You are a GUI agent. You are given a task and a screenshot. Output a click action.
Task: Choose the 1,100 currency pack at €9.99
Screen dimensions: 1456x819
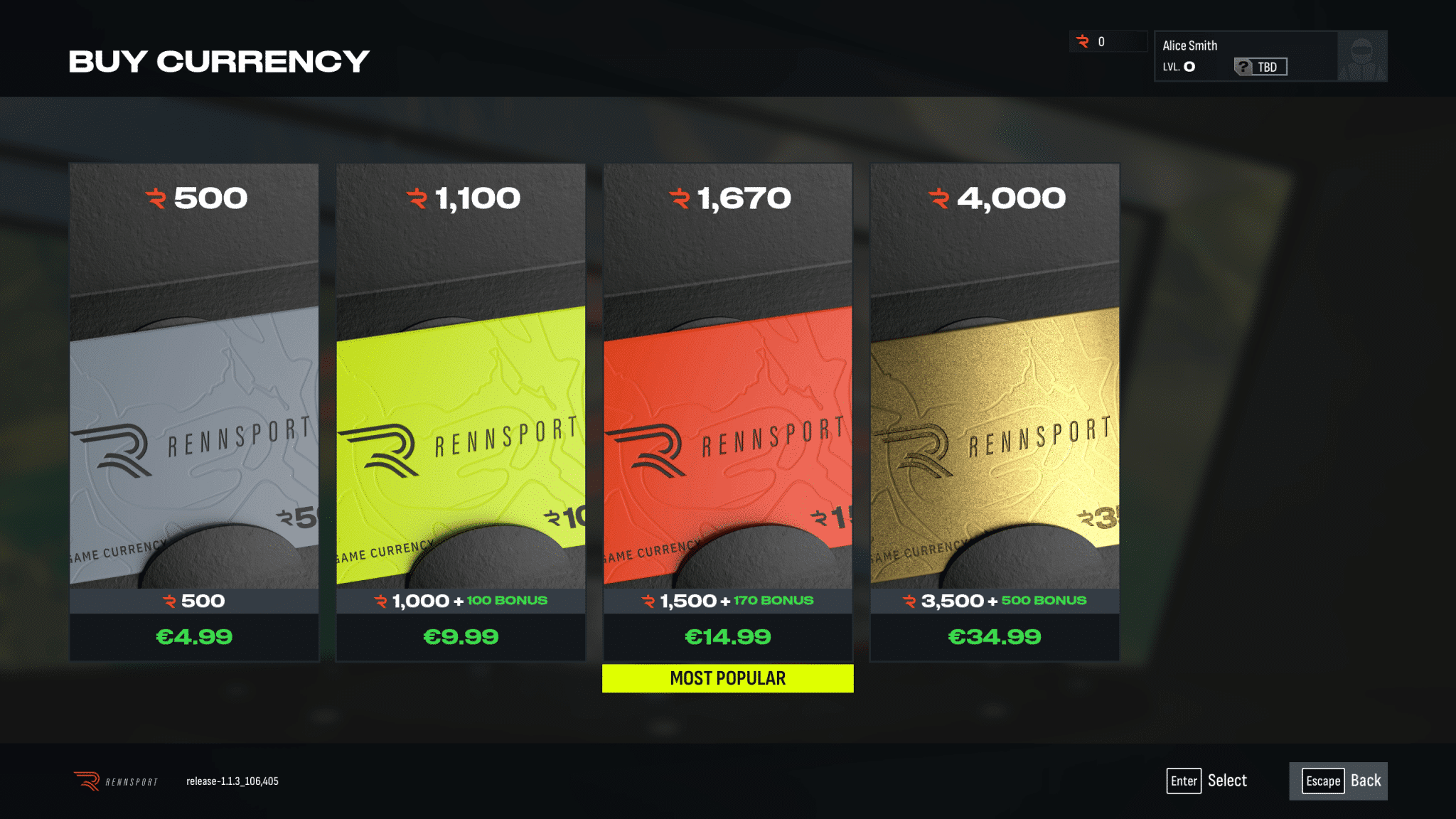tap(461, 412)
